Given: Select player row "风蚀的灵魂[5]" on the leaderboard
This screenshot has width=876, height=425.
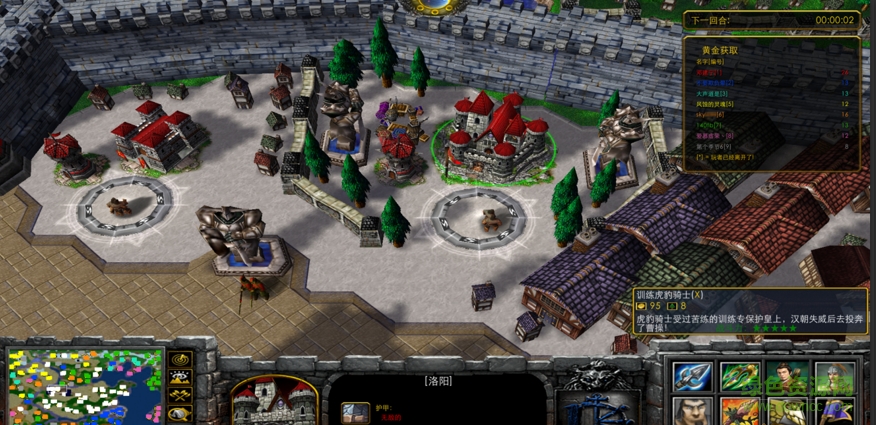Looking at the screenshot, I should pos(715,104).
